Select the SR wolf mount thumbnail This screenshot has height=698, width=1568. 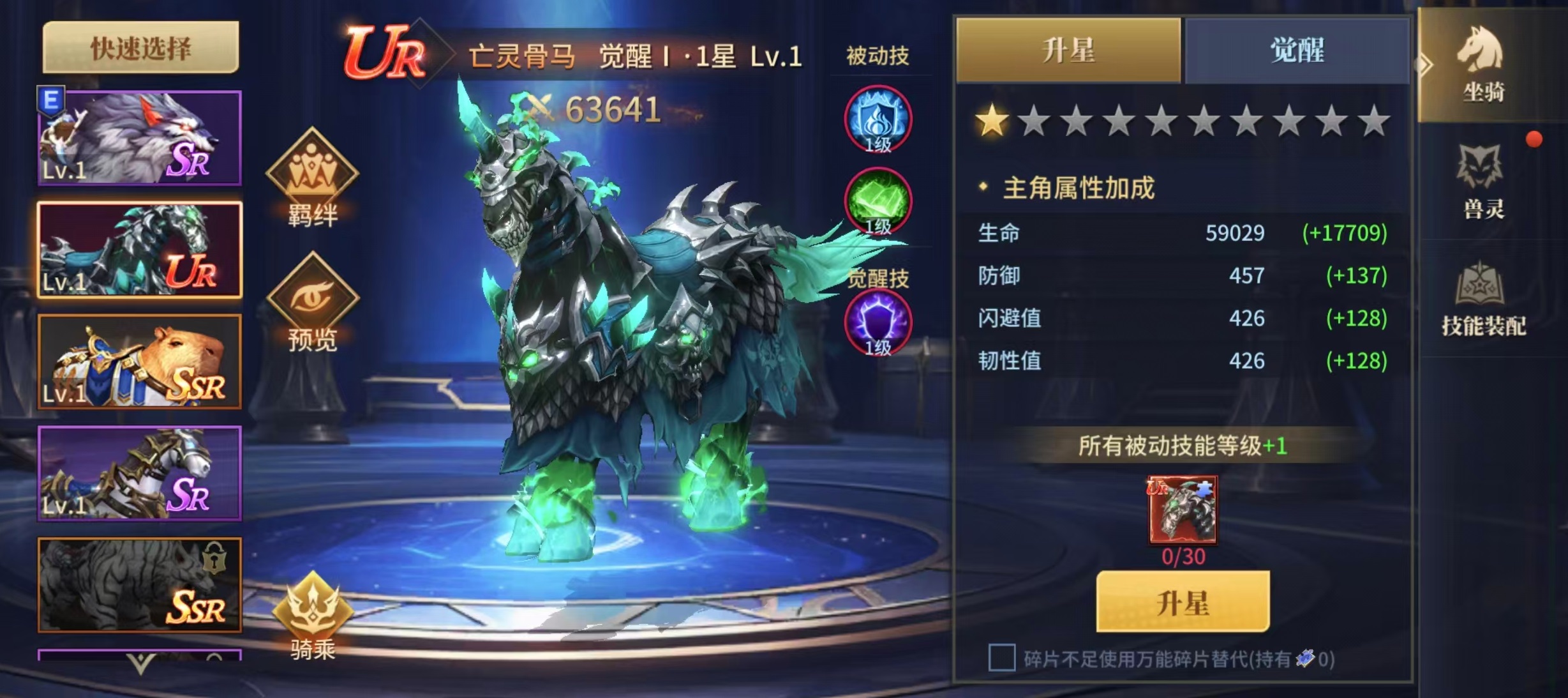tap(140, 138)
